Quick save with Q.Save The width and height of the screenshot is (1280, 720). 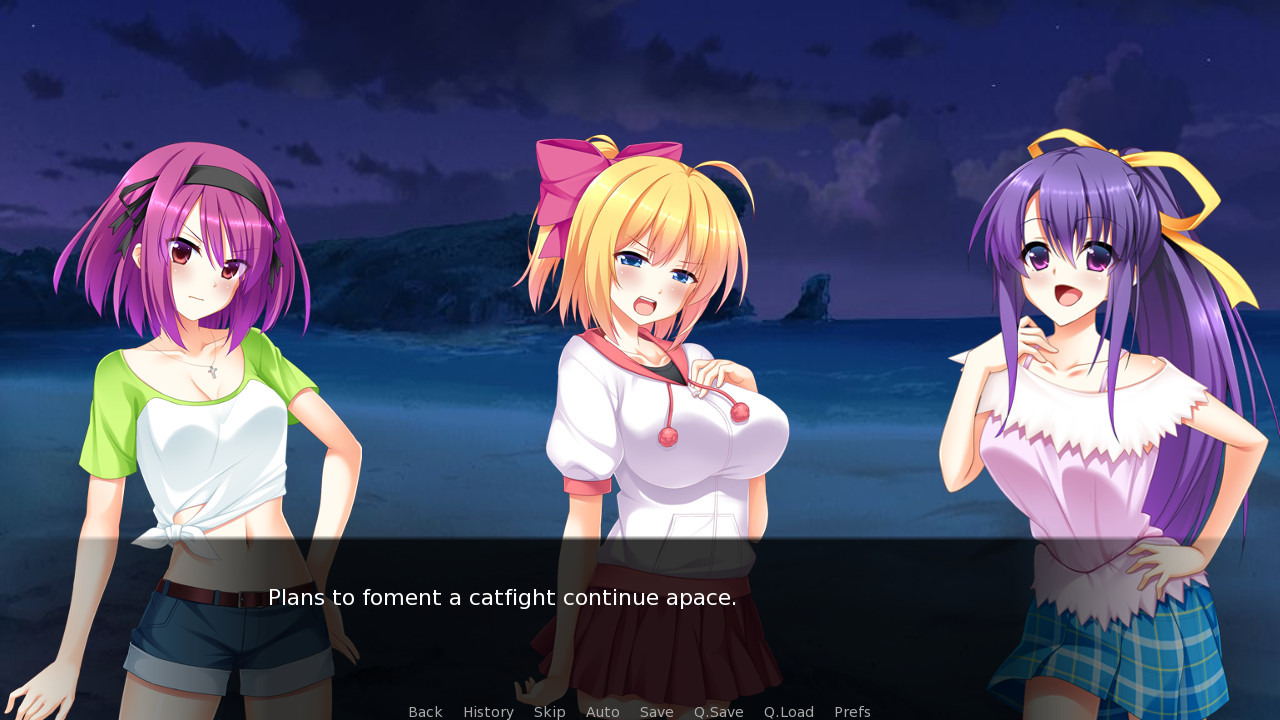click(719, 712)
